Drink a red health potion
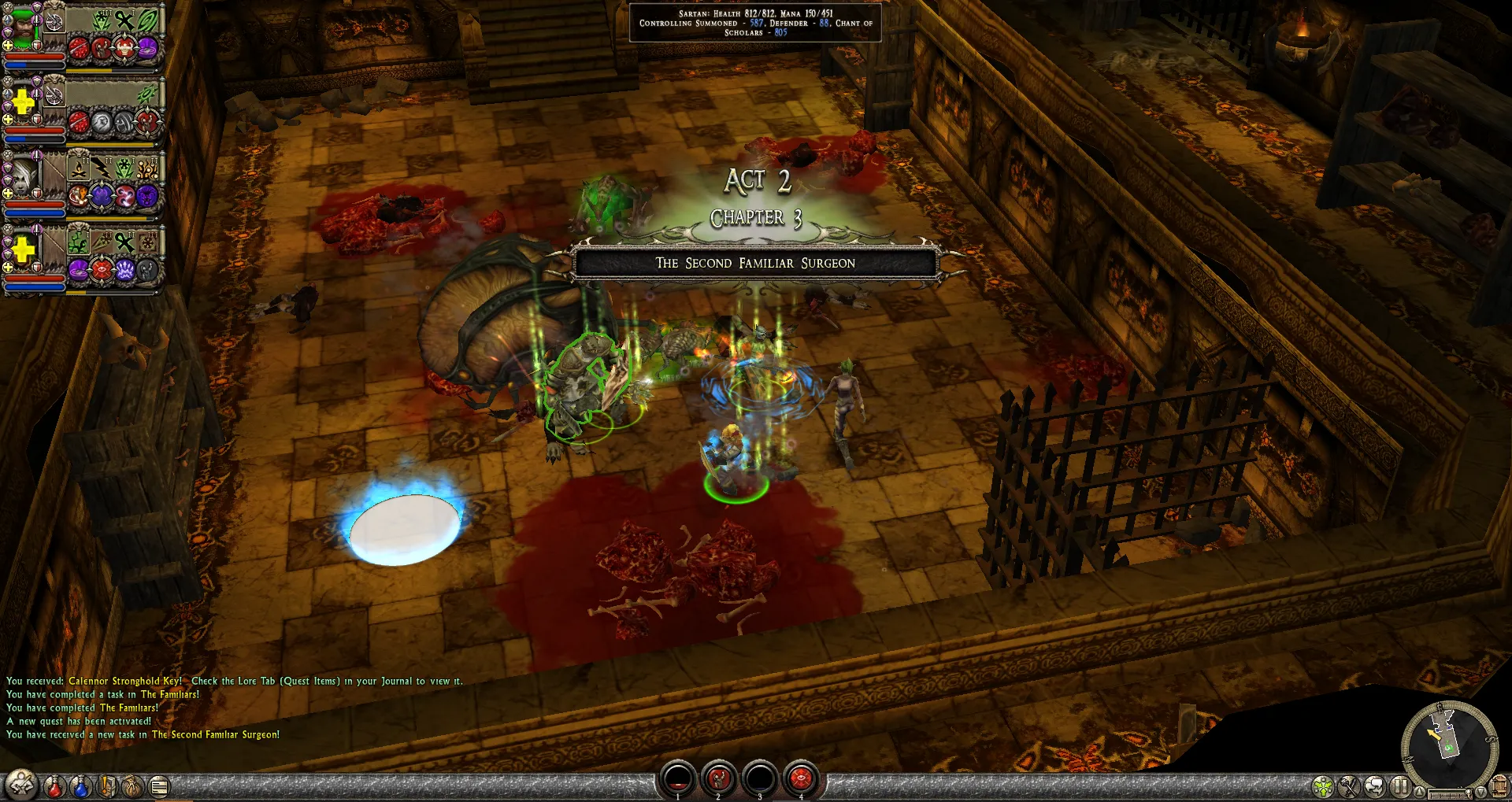1512x802 pixels. pyautogui.click(x=54, y=785)
